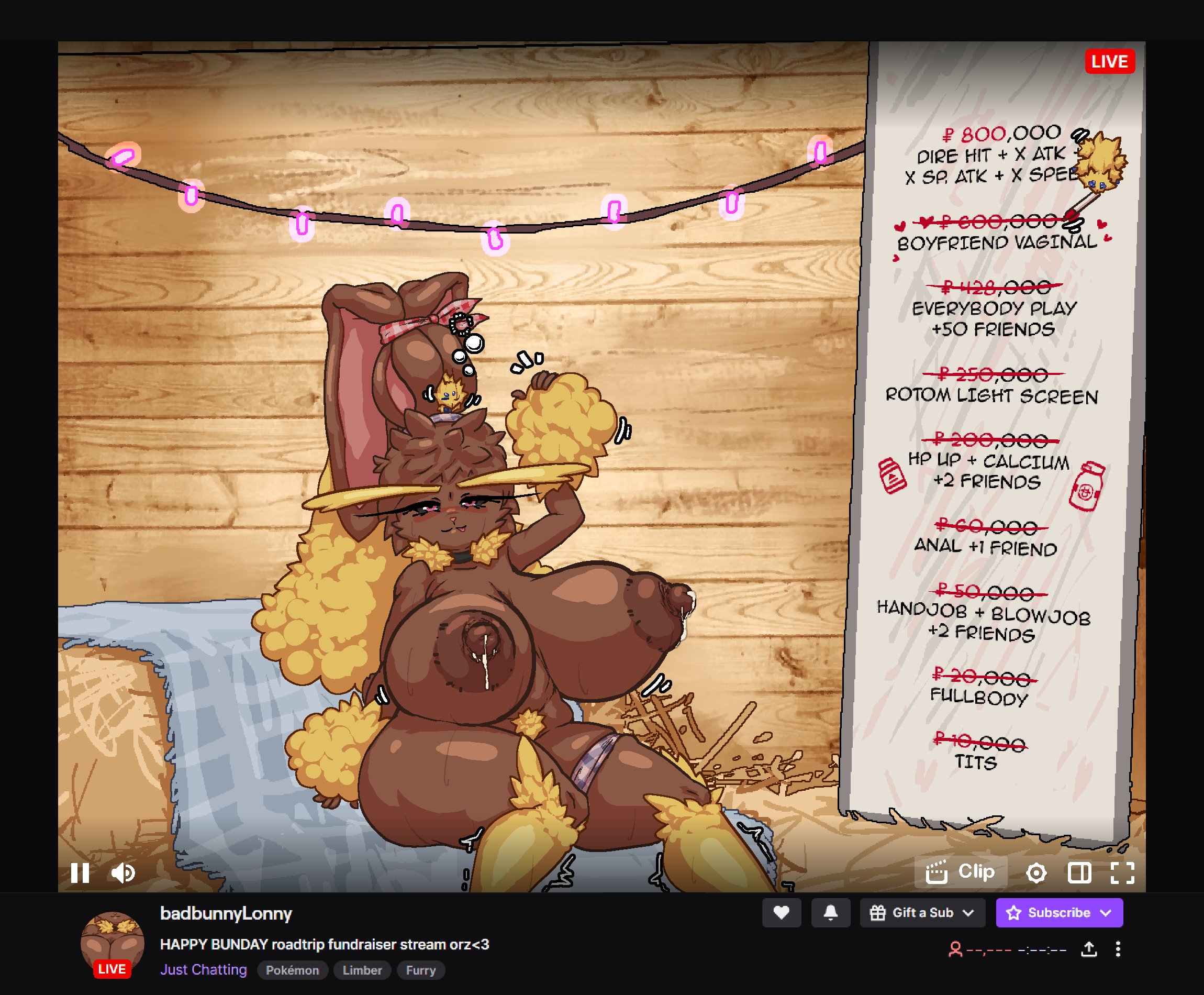The width and height of the screenshot is (1204, 995).
Task: Select the Limber tag
Action: point(362,970)
